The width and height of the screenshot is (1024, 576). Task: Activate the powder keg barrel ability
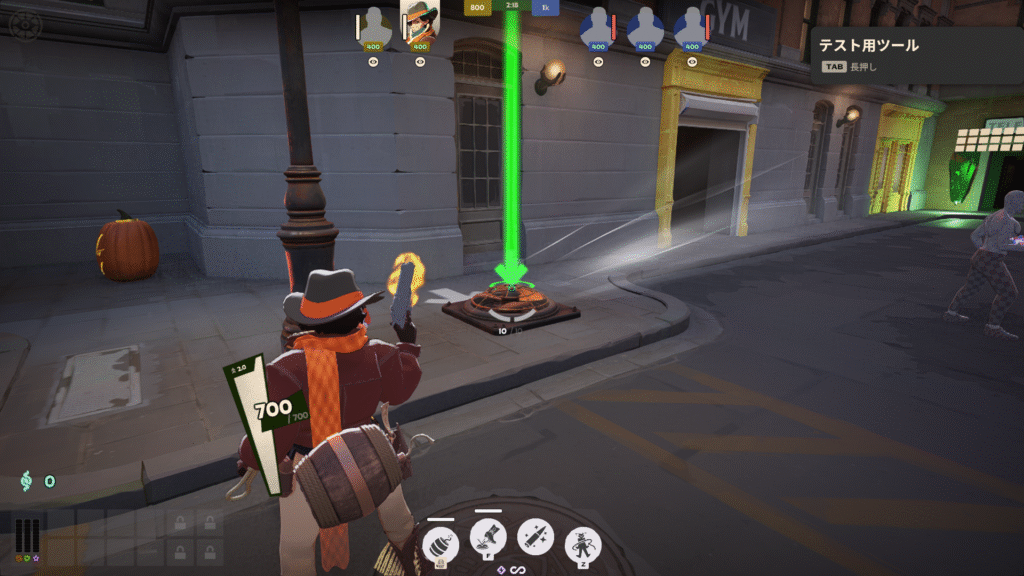[x=441, y=543]
